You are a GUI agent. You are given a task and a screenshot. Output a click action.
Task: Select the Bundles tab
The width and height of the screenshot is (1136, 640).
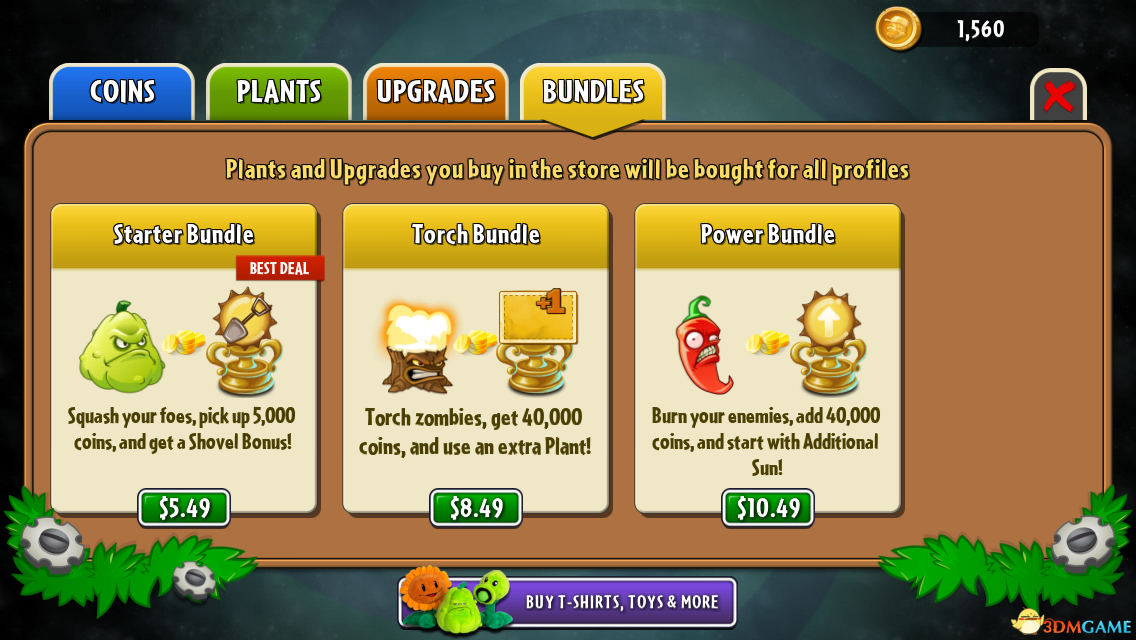(x=593, y=92)
